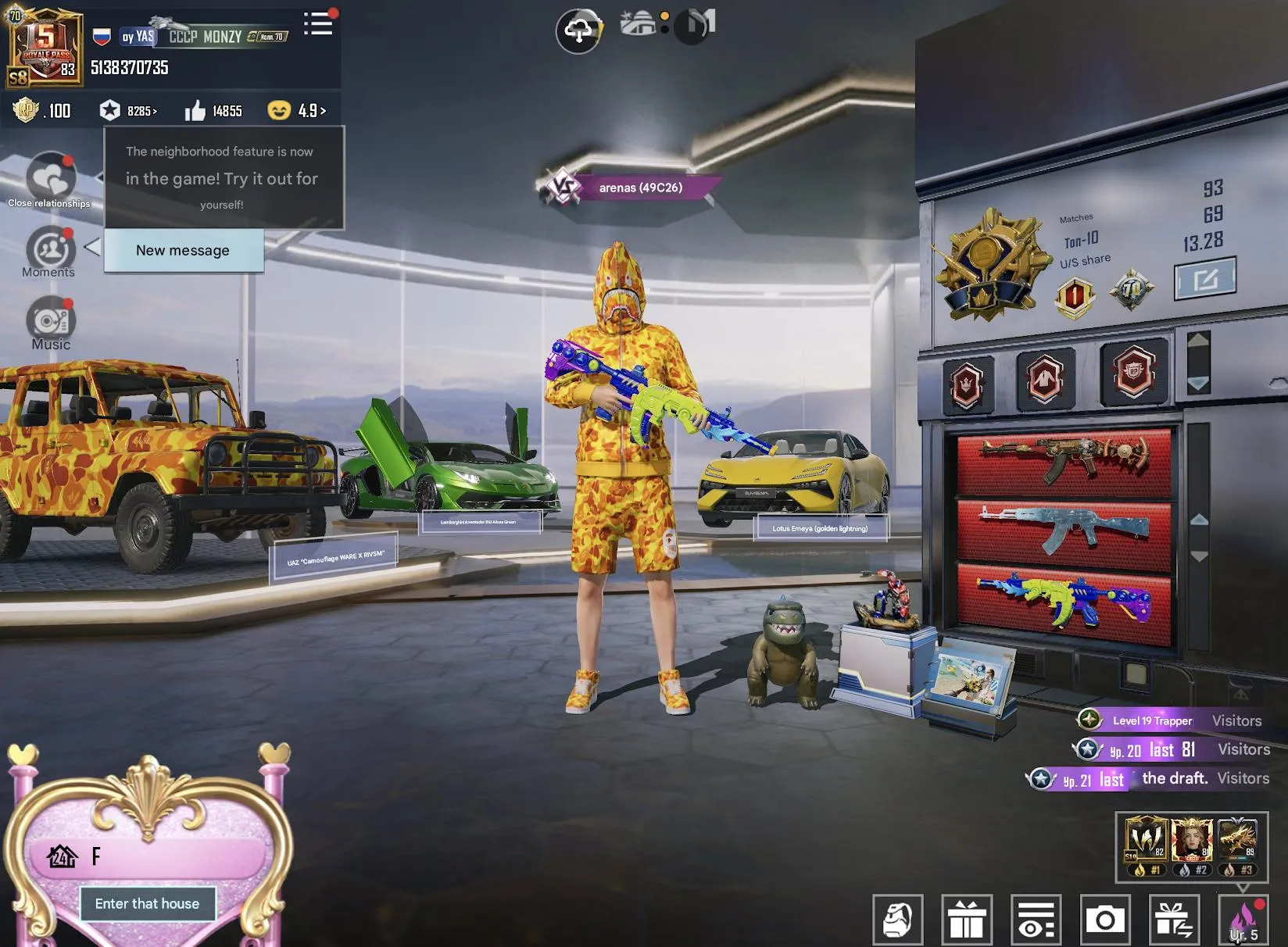
Task: Open the New message notification
Action: pos(182,250)
